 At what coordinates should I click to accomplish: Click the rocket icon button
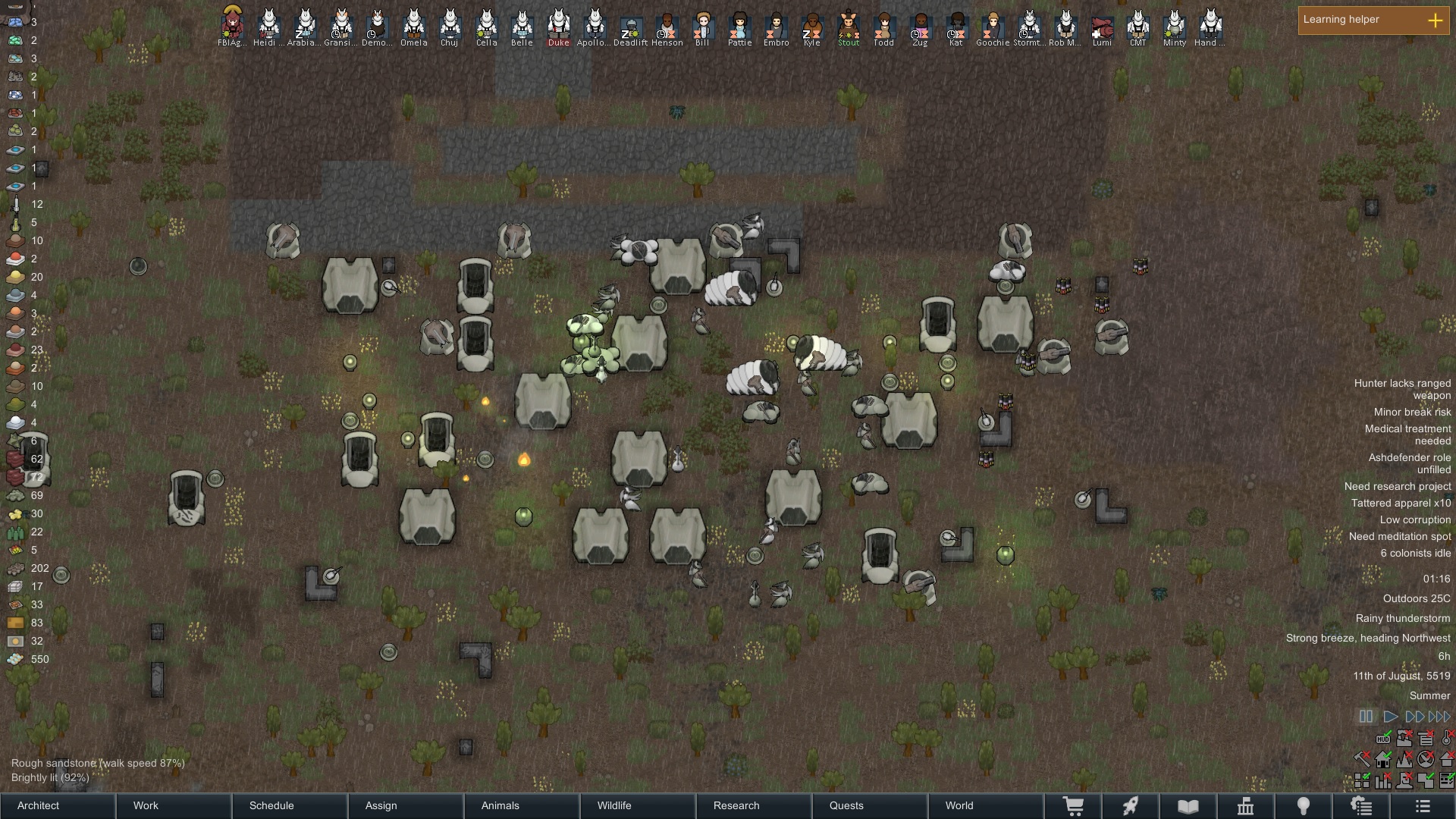[1131, 806]
